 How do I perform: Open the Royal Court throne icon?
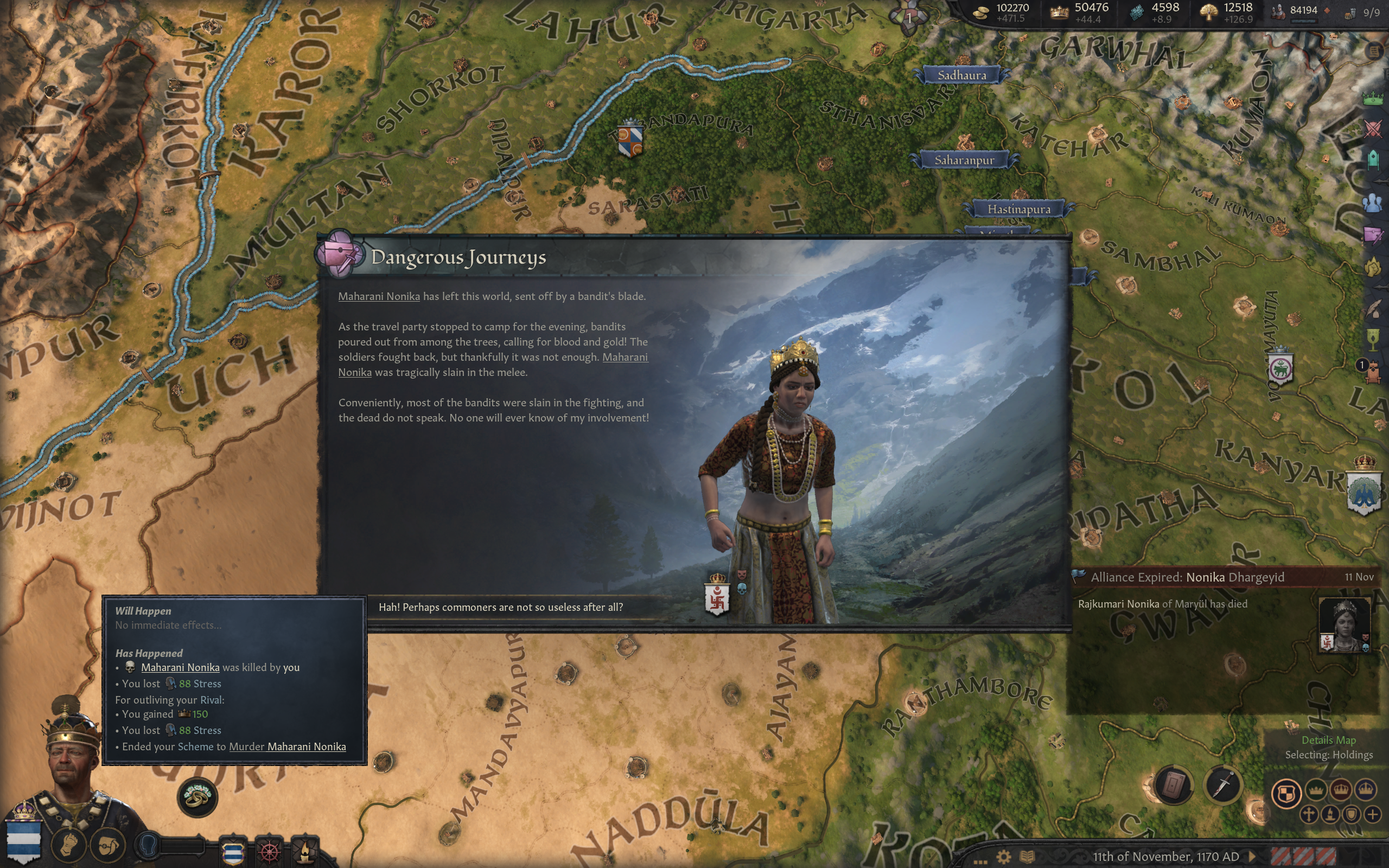tap(1373, 372)
